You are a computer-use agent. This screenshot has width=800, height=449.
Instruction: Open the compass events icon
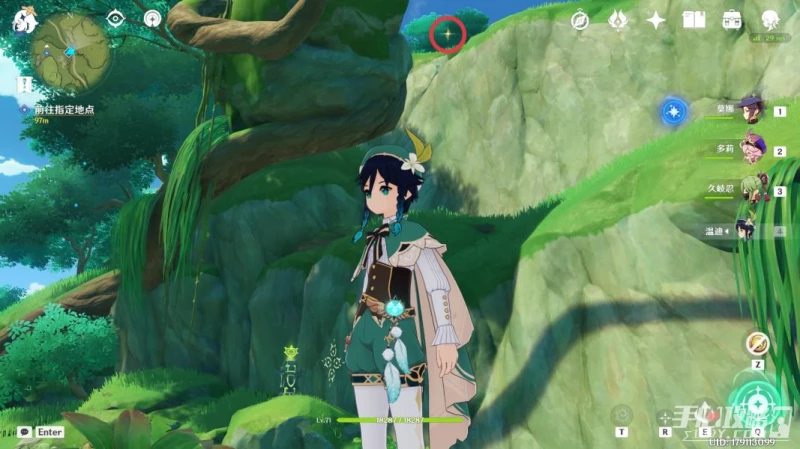point(580,20)
